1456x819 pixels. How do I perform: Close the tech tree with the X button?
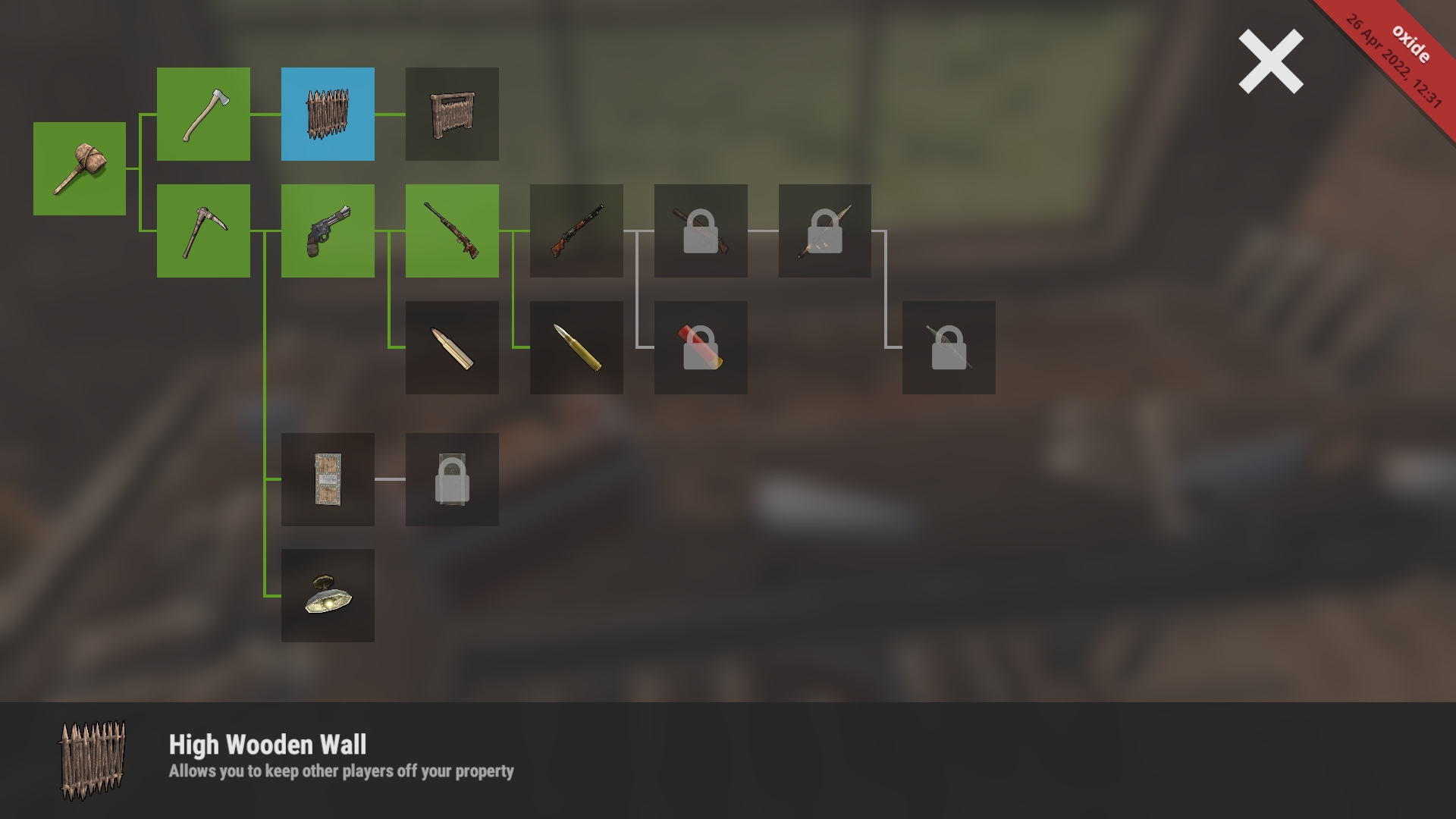click(1269, 62)
